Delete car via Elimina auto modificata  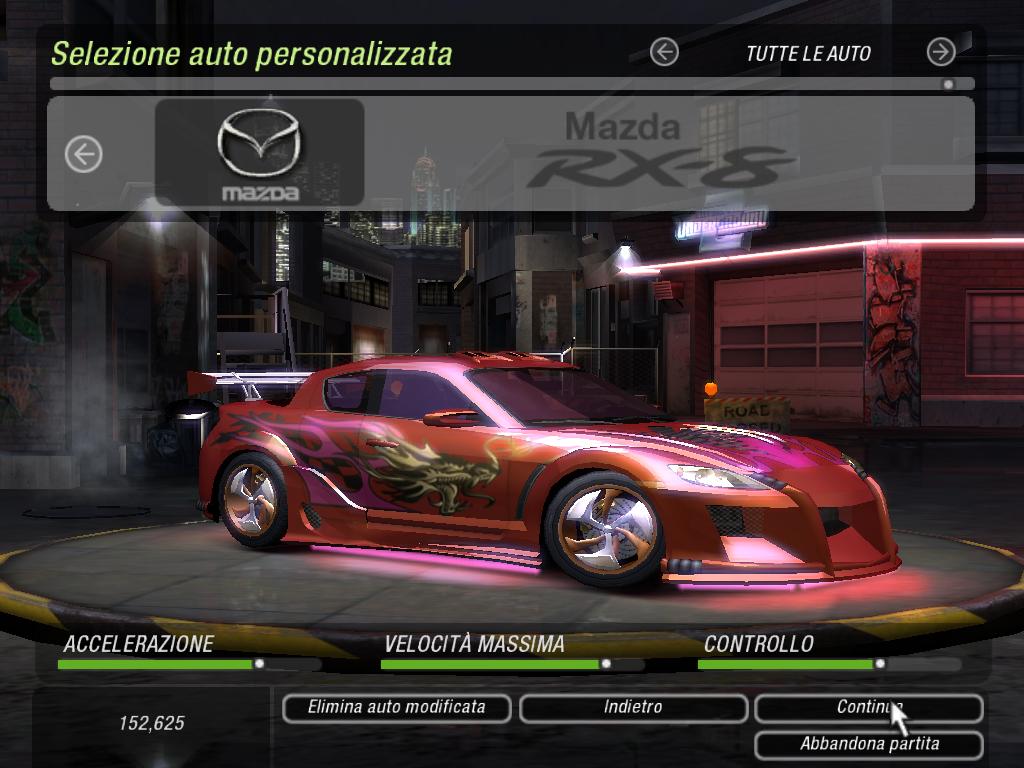click(x=397, y=708)
